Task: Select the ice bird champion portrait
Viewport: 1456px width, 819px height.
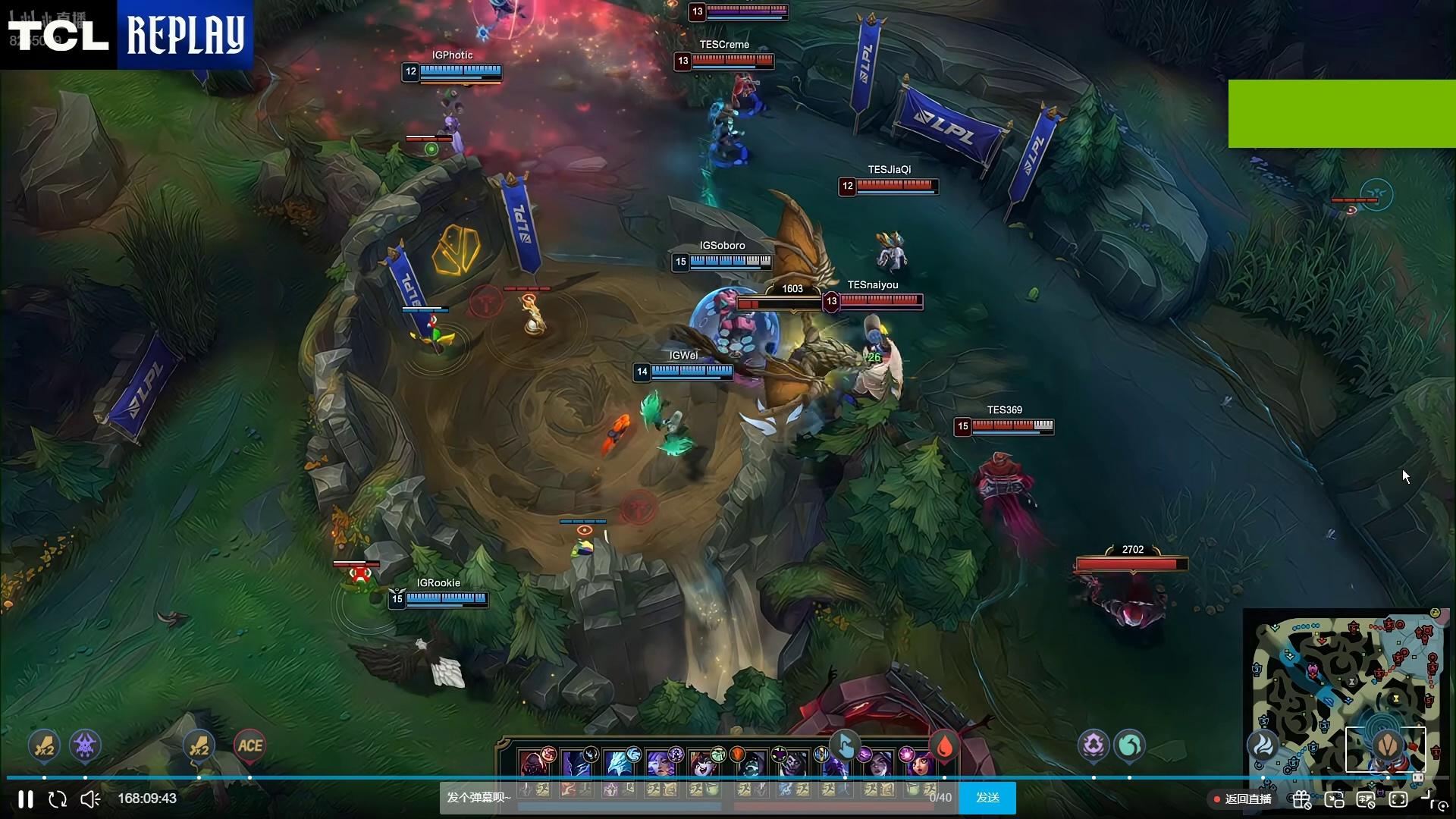Action: pos(619,763)
